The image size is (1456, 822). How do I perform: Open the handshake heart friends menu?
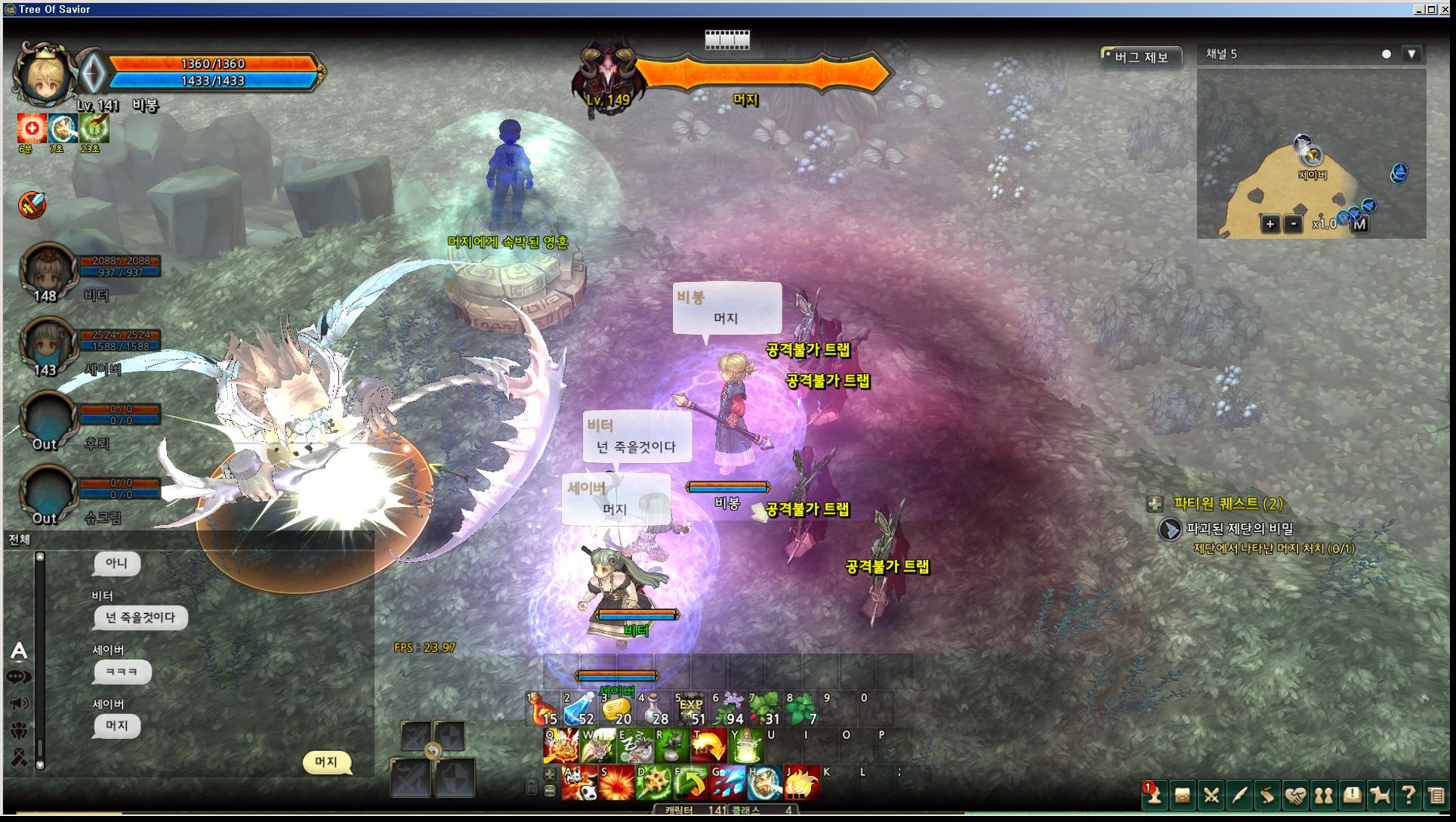[1296, 795]
